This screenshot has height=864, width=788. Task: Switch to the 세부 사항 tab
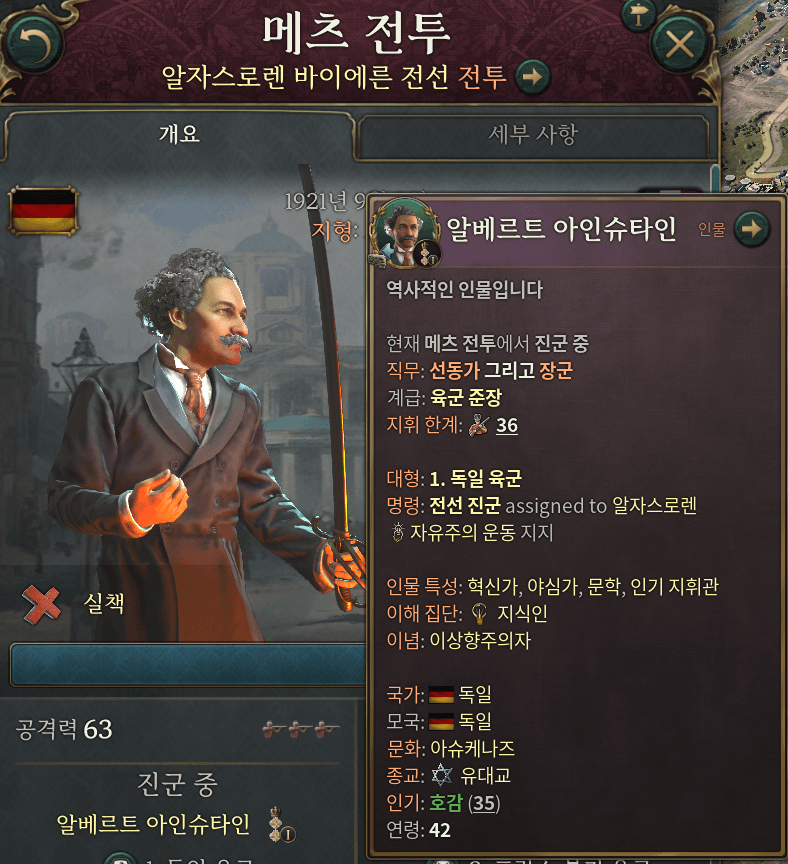[x=532, y=135]
